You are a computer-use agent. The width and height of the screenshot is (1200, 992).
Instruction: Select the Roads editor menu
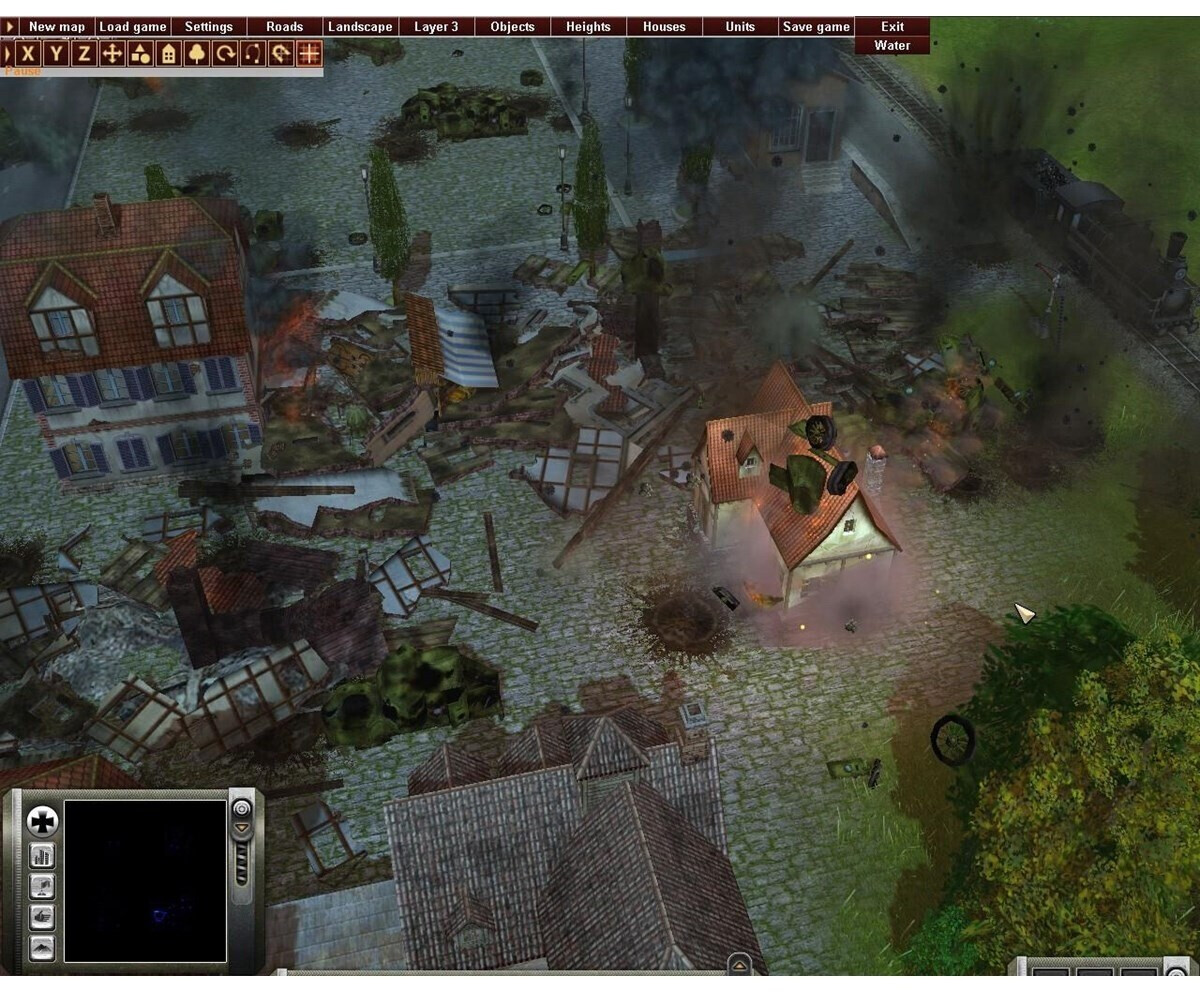click(285, 27)
